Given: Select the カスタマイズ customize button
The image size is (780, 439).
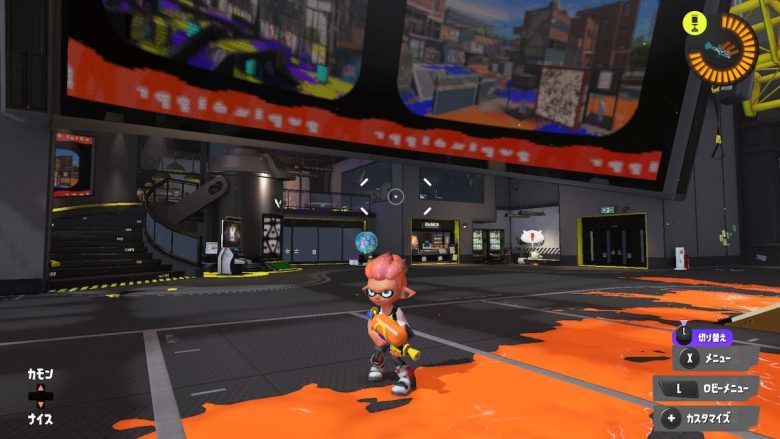Looking at the screenshot, I should (x=708, y=418).
